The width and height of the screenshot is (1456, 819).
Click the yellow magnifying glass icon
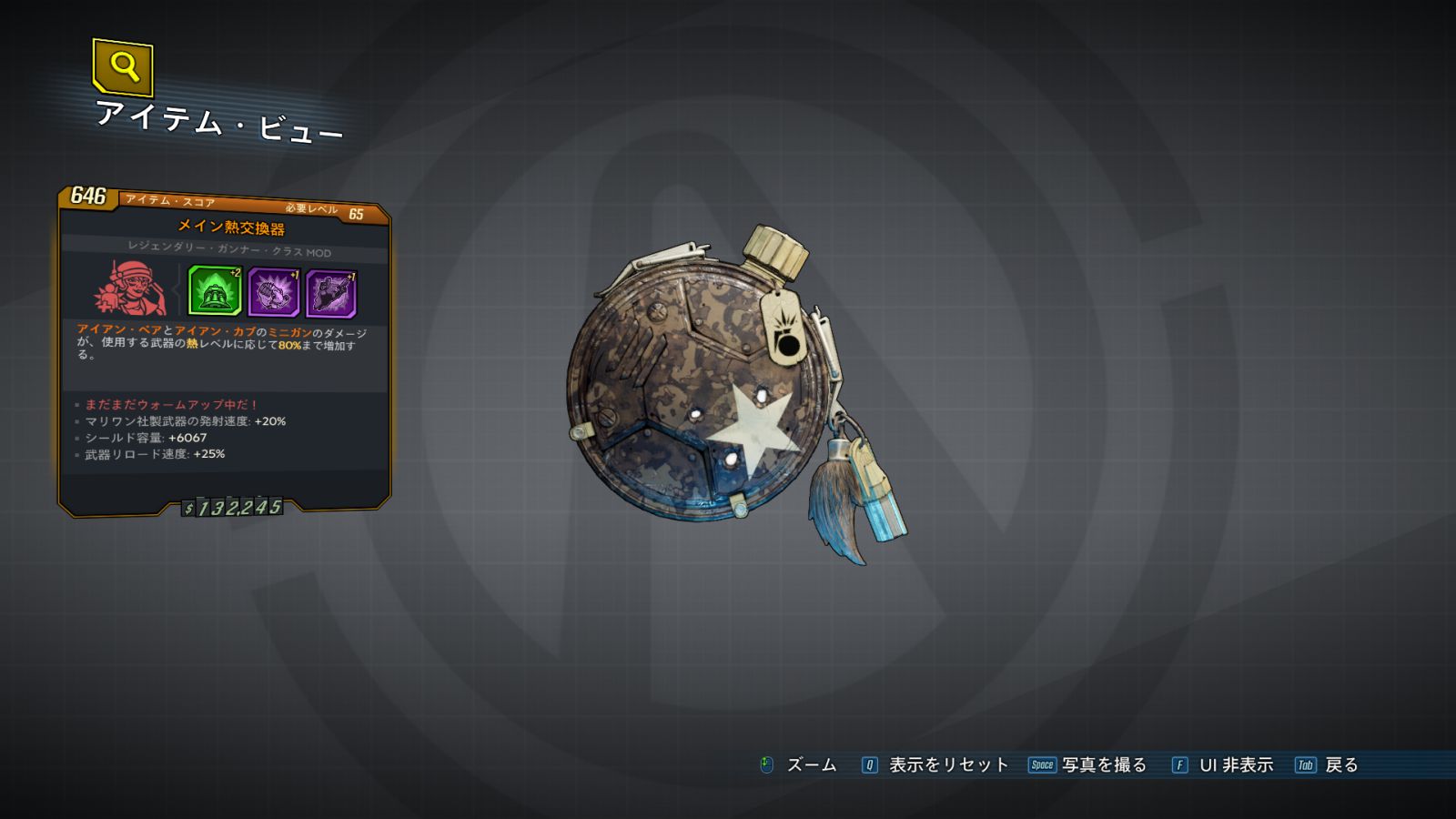pos(123,66)
